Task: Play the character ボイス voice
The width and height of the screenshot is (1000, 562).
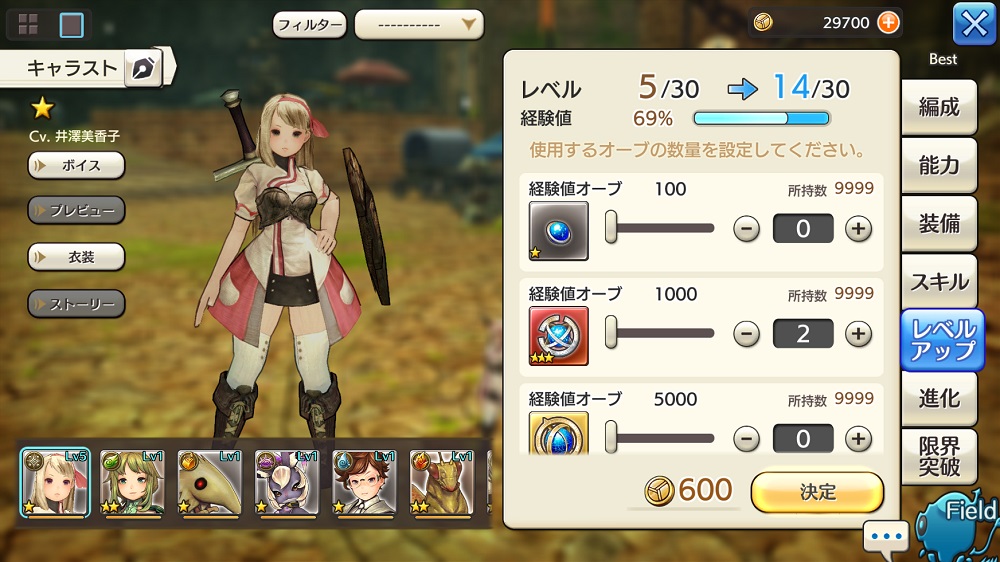Action: (76, 165)
